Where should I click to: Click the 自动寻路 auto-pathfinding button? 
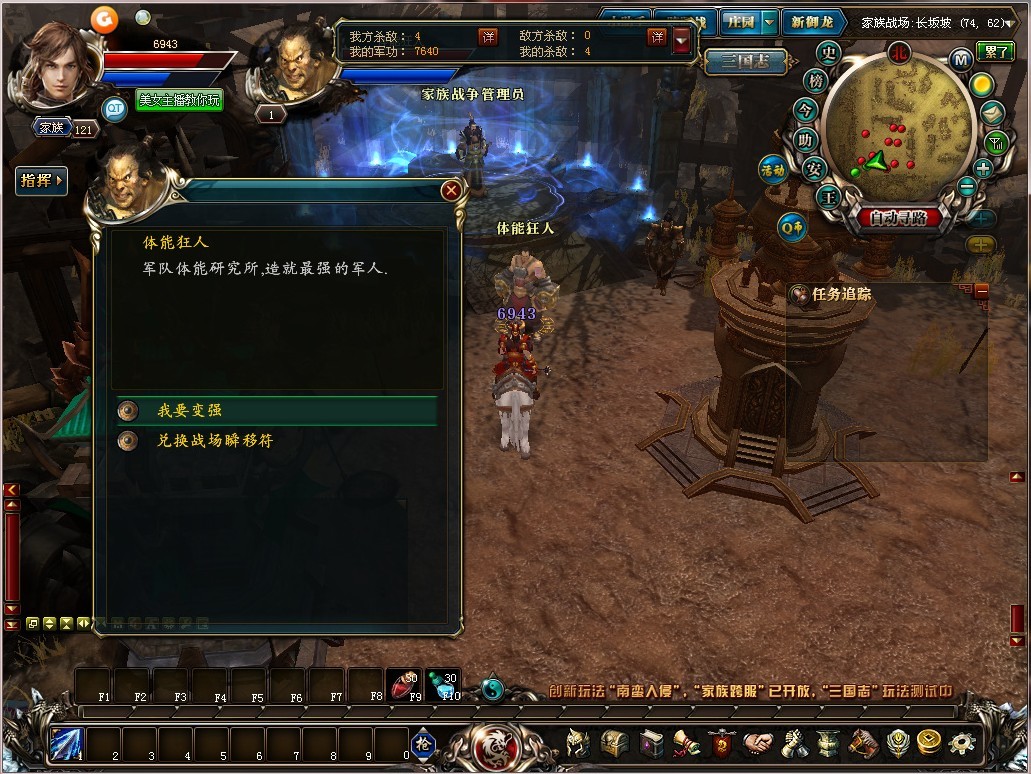[898, 218]
